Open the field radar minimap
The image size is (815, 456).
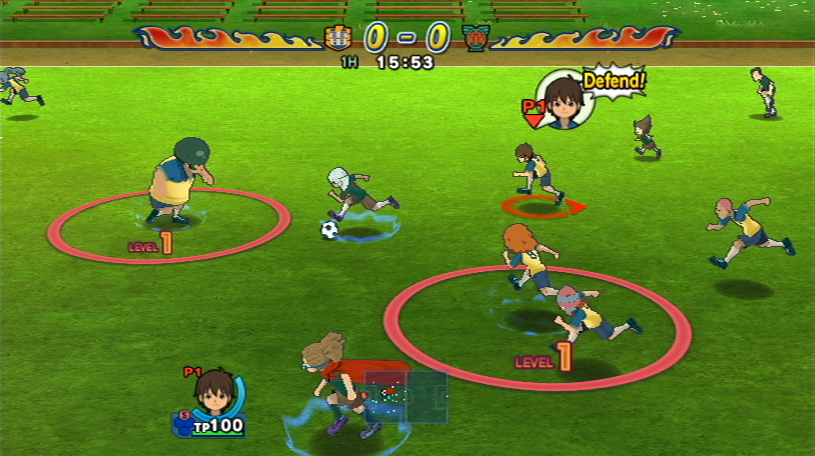[405, 396]
